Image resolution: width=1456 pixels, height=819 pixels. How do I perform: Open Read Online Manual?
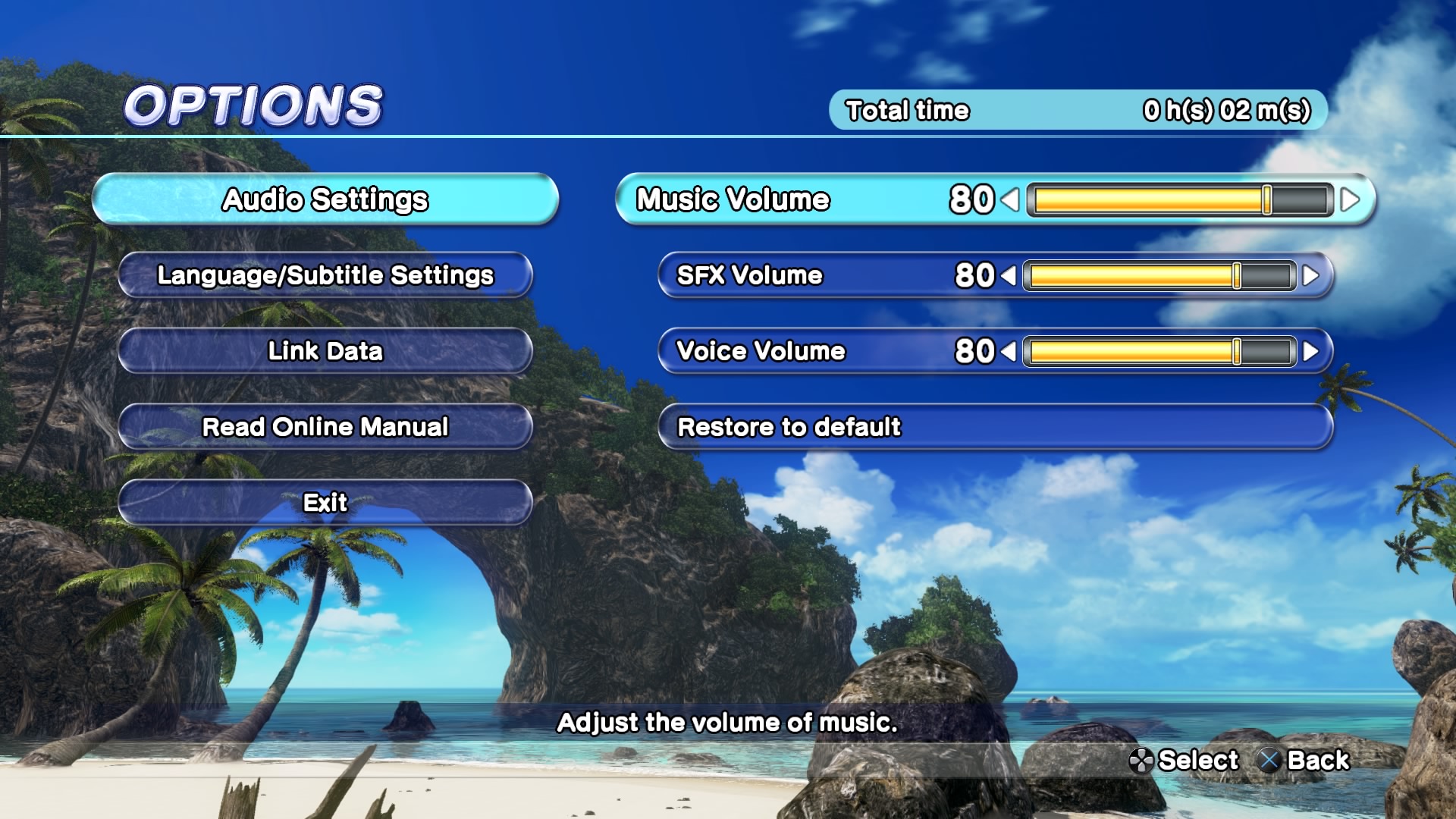coord(325,427)
